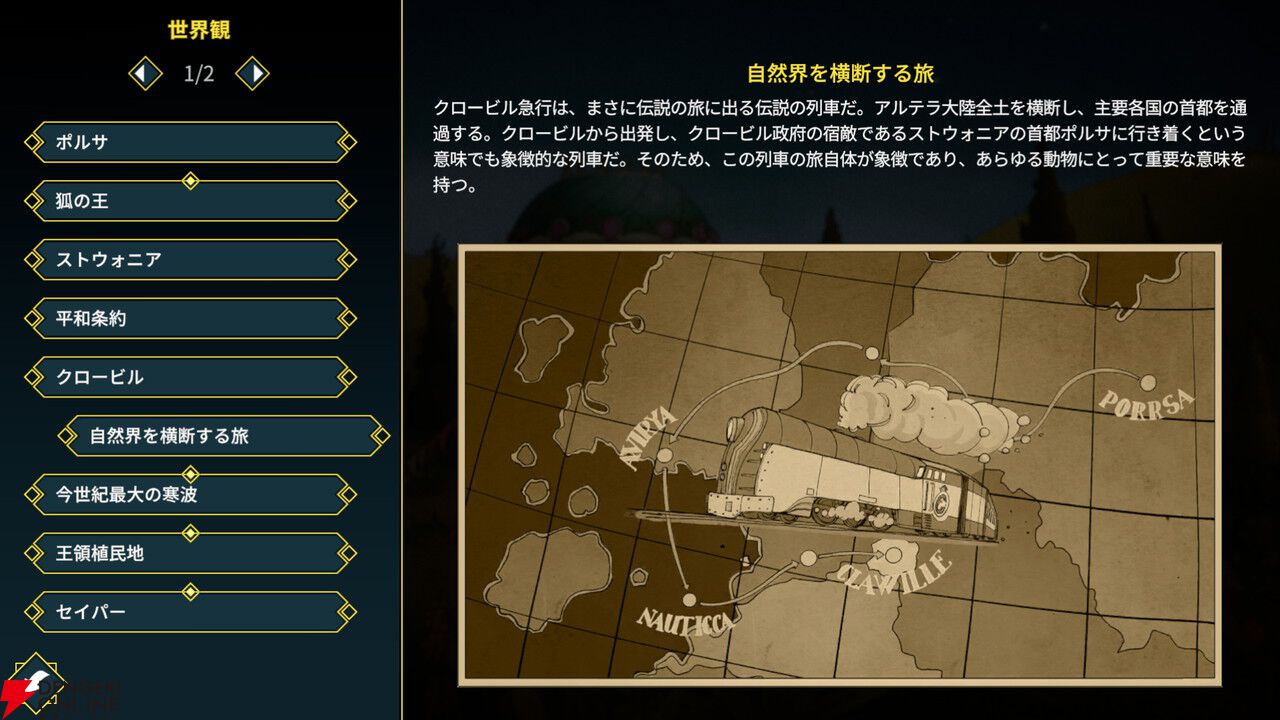Click the 1/2 page indicator
1280x720 pixels.
pos(197,74)
